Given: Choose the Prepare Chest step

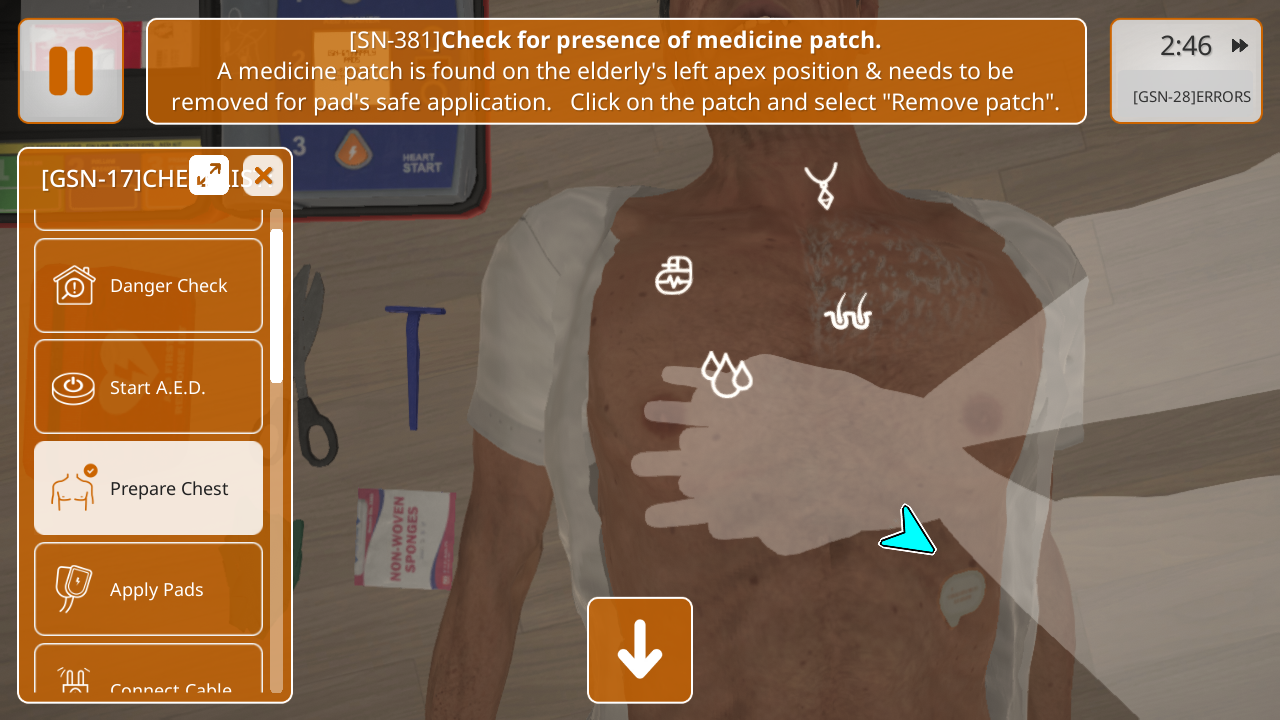Looking at the screenshot, I should click(x=148, y=488).
